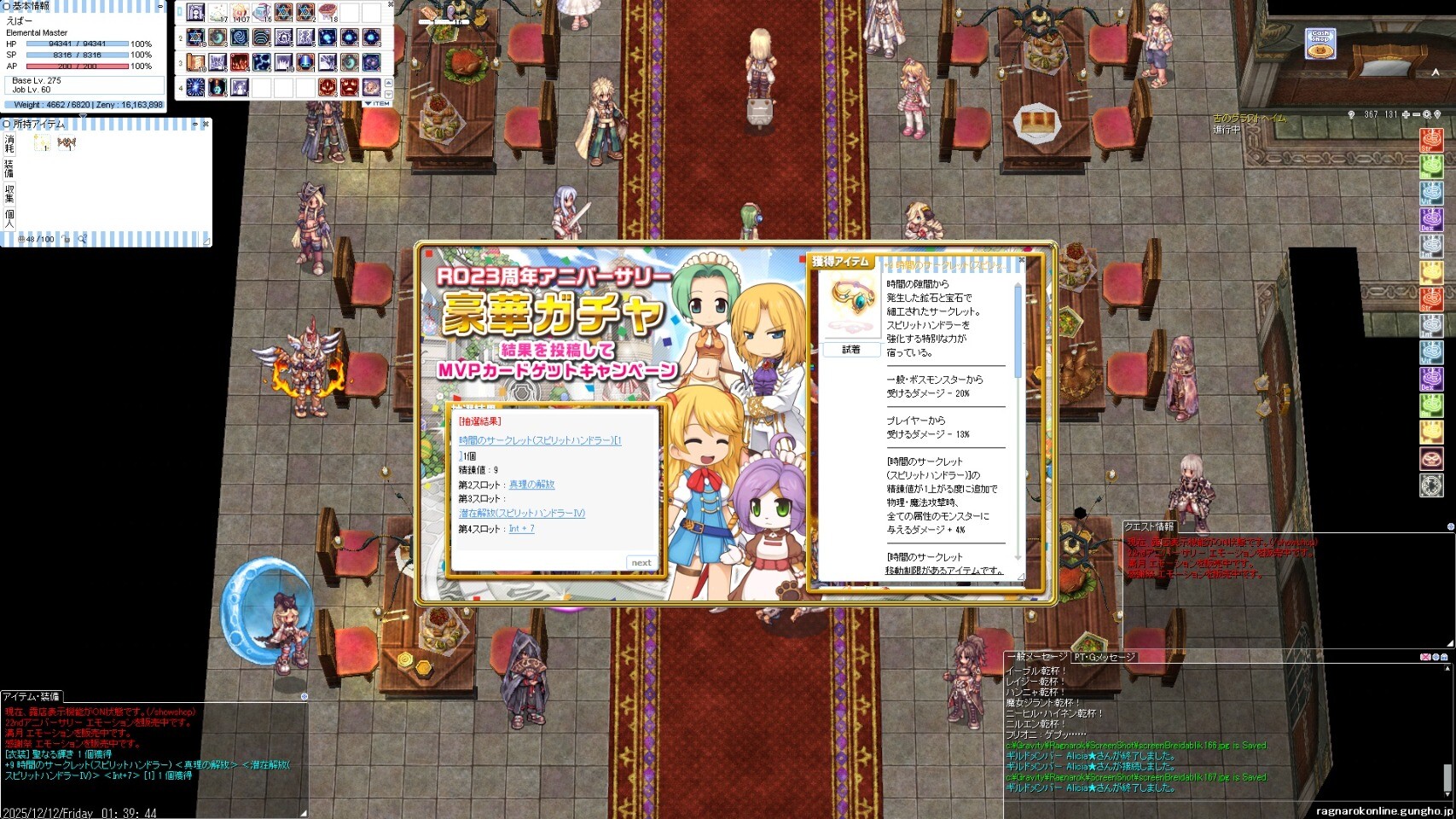
Task: Close the 所持アイテム inventory window
Action: (x=206, y=125)
